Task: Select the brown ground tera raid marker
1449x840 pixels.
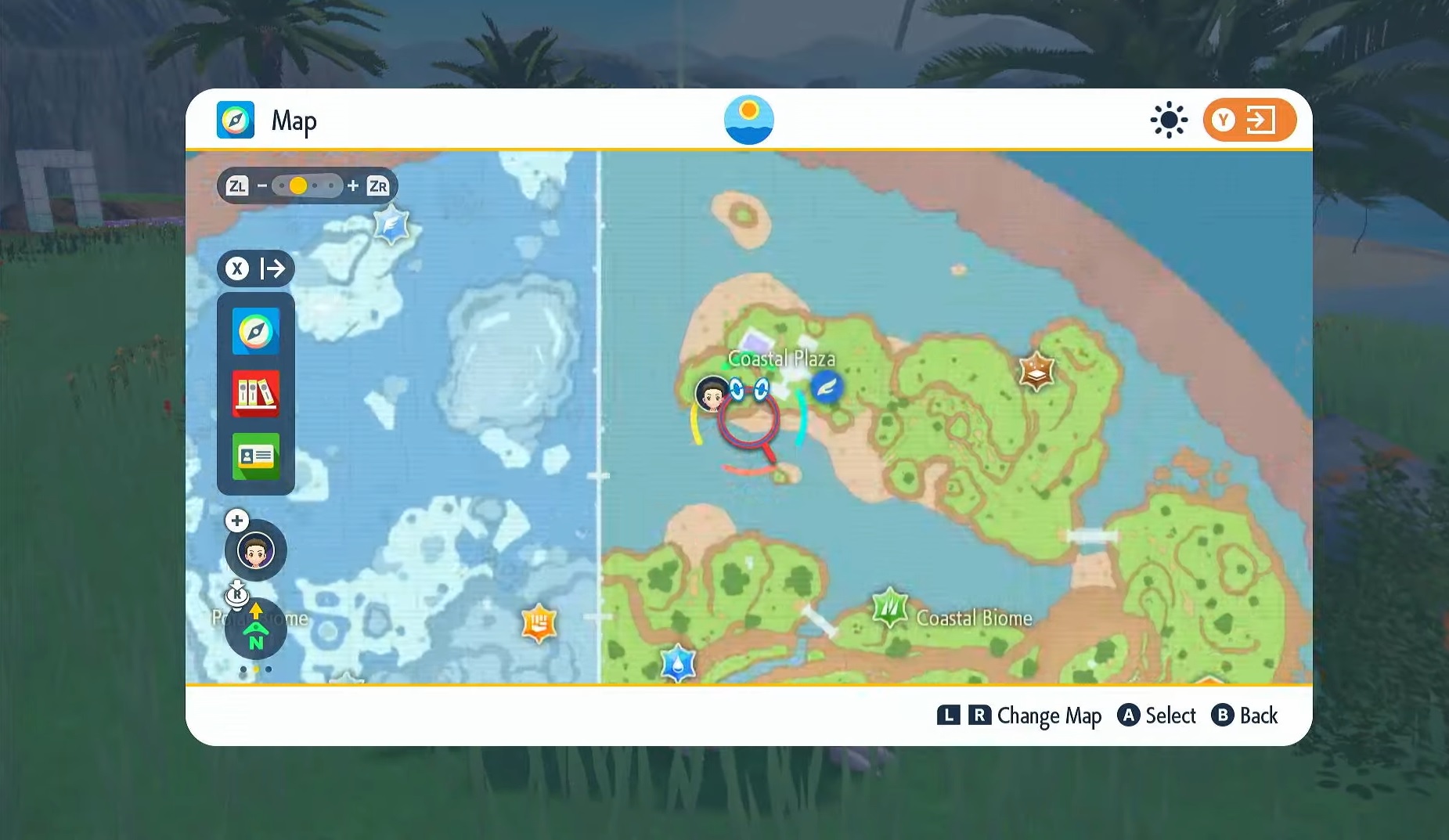Action: [x=1036, y=371]
